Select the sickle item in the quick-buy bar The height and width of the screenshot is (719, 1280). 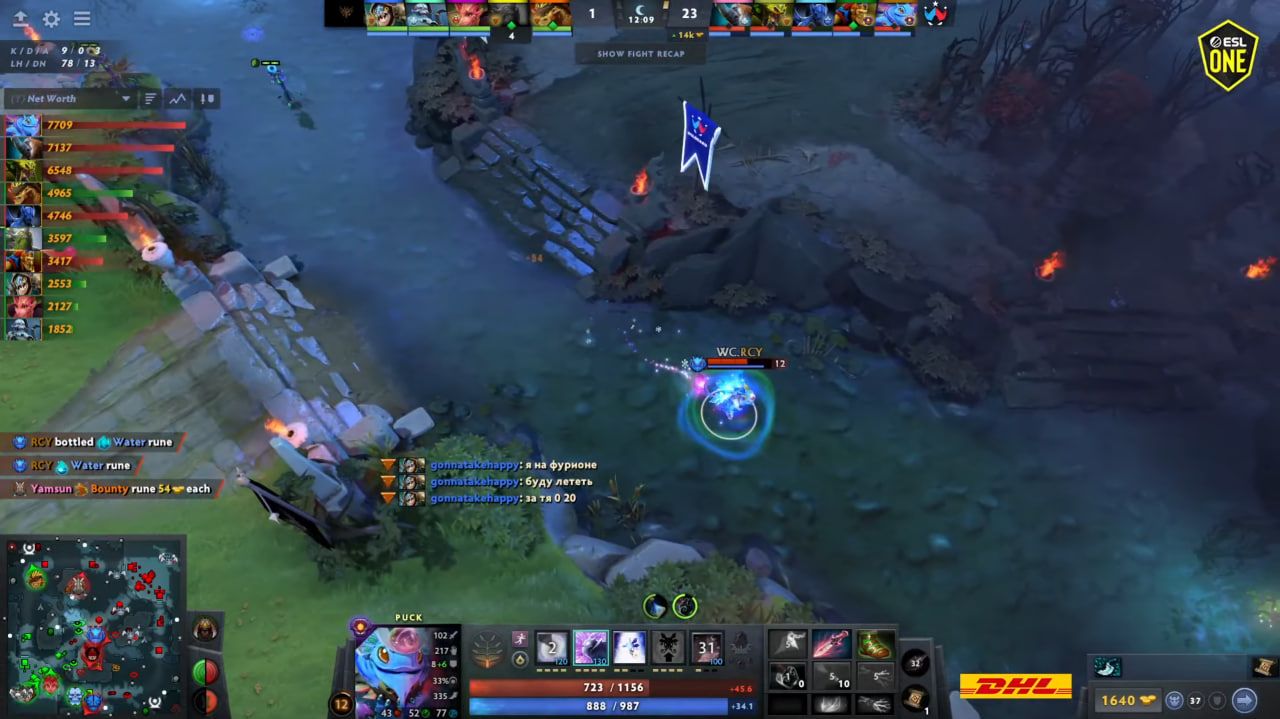1107,667
